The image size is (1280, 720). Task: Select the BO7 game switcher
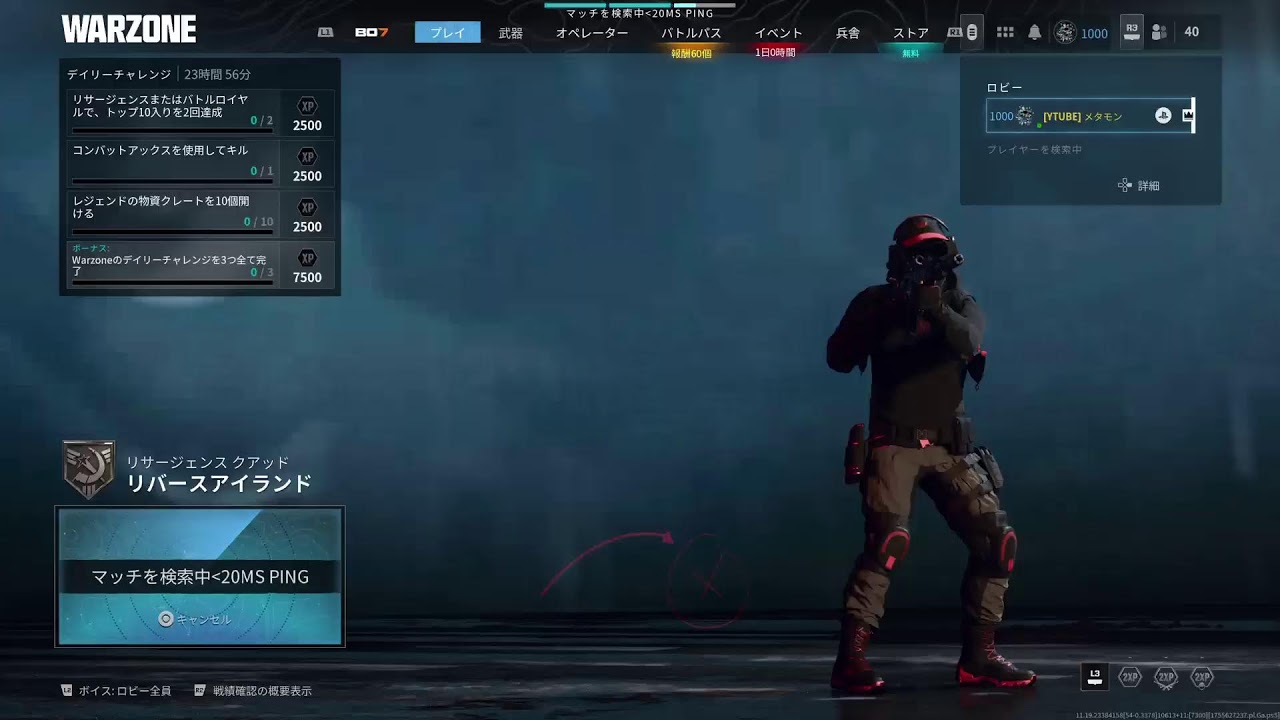pyautogui.click(x=371, y=33)
